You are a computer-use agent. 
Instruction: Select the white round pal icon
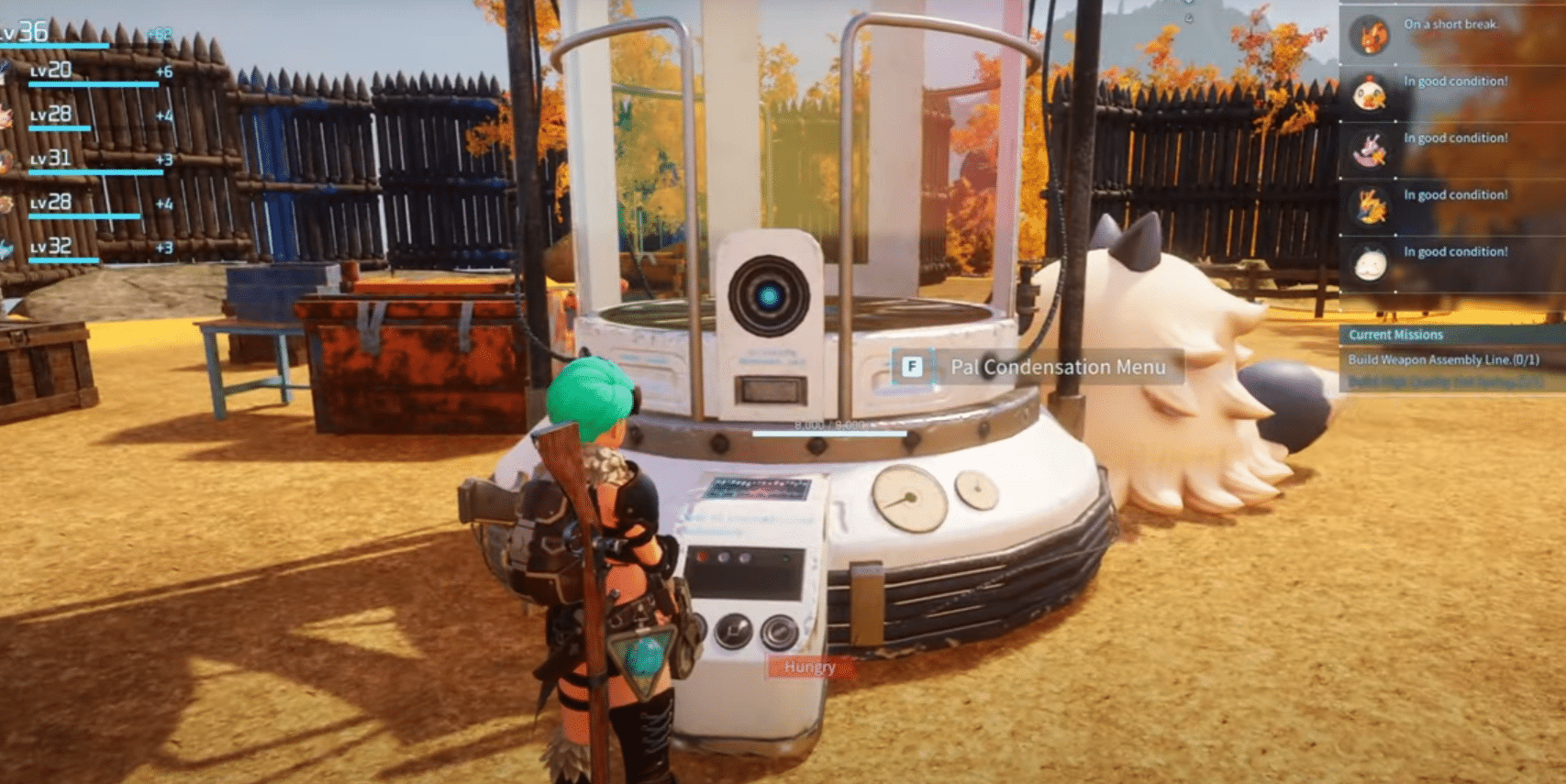[1371, 264]
